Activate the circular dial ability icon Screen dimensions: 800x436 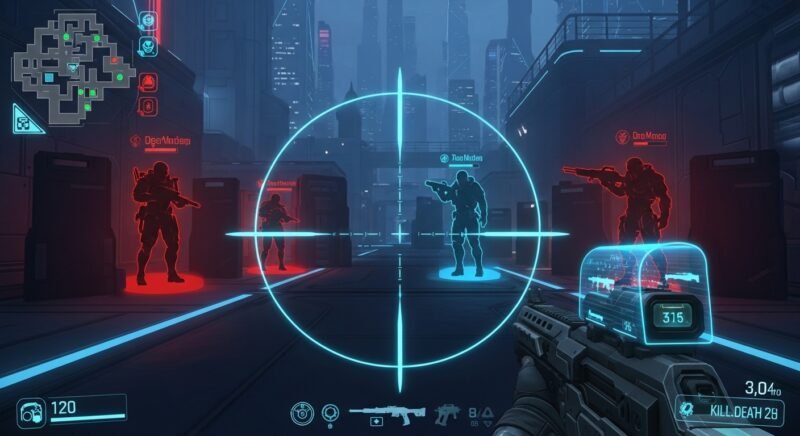click(303, 412)
